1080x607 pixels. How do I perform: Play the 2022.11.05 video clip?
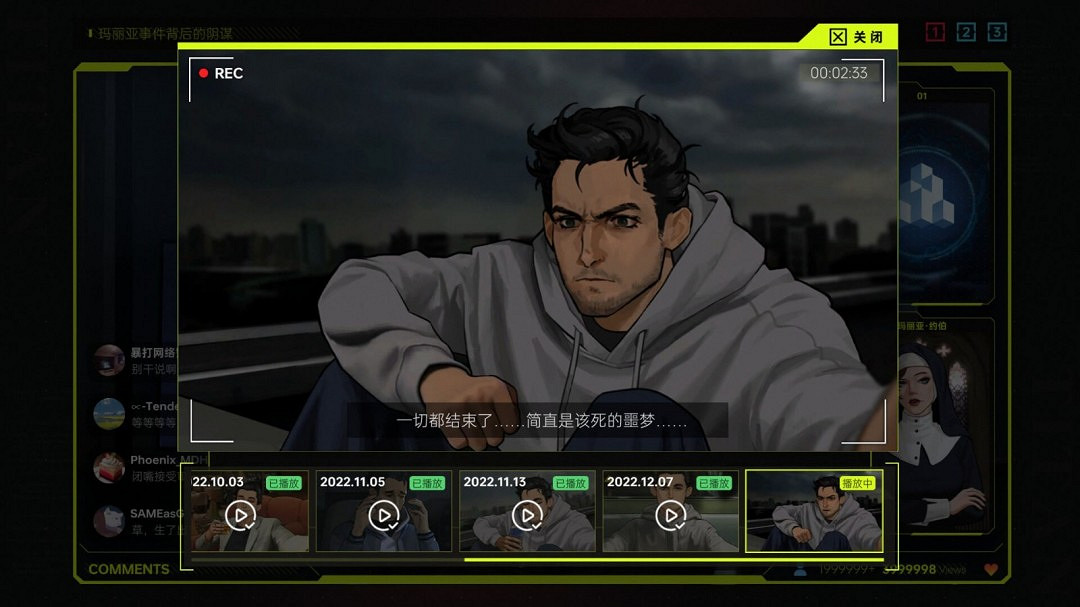coord(384,515)
